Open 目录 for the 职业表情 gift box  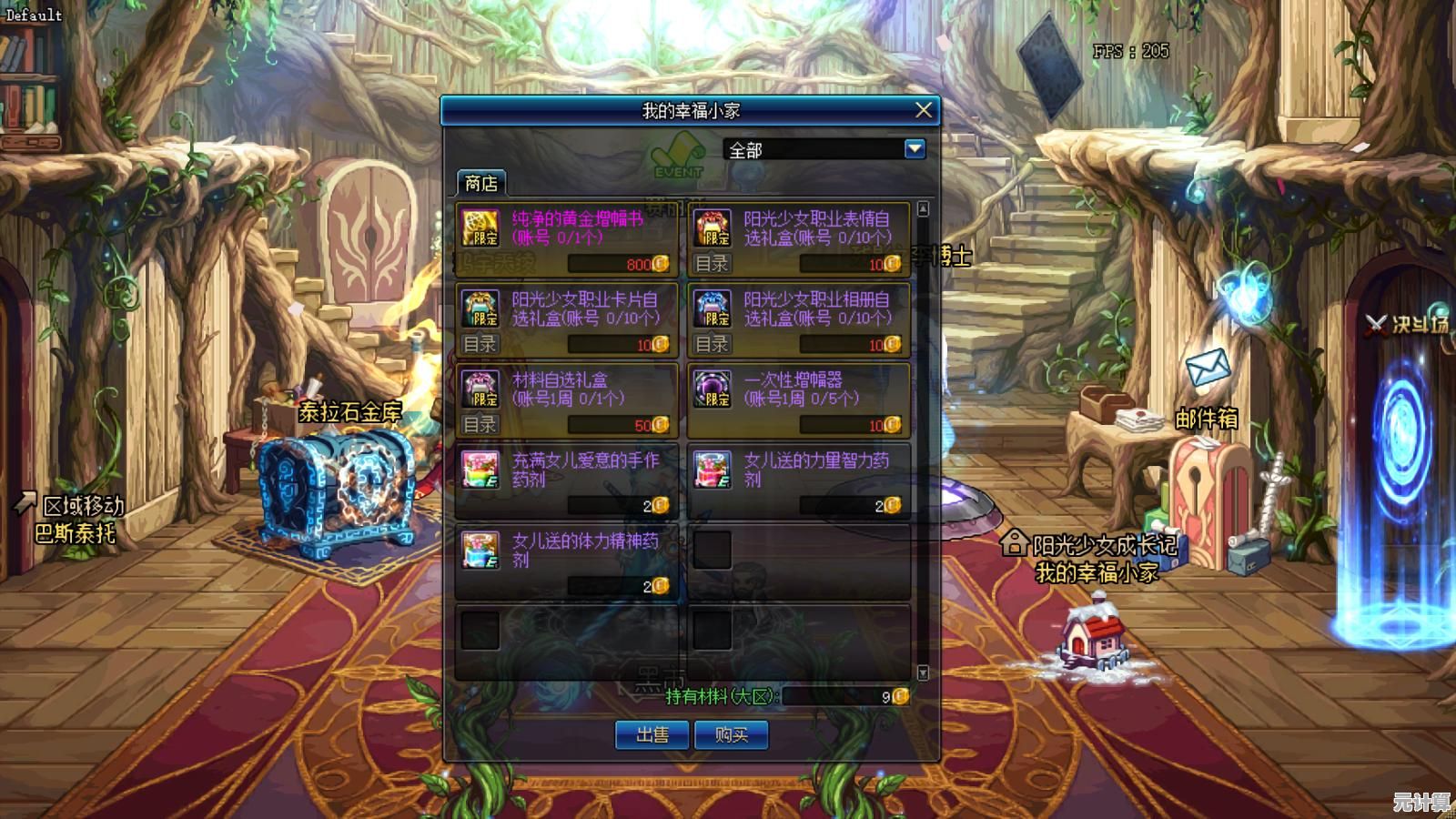click(712, 264)
